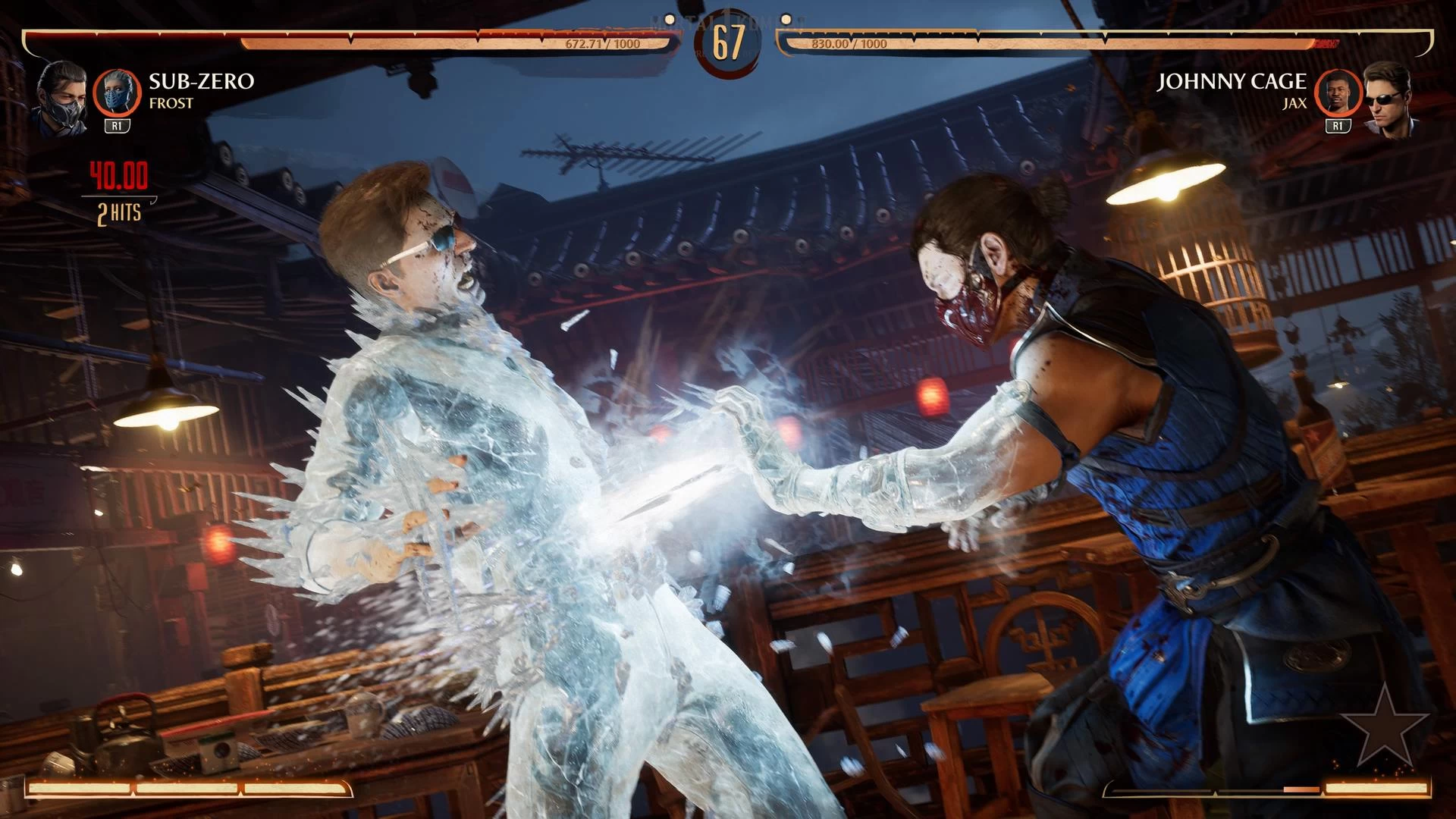
Task: Select Johnny Cage's fighter portrait
Action: click(1389, 99)
